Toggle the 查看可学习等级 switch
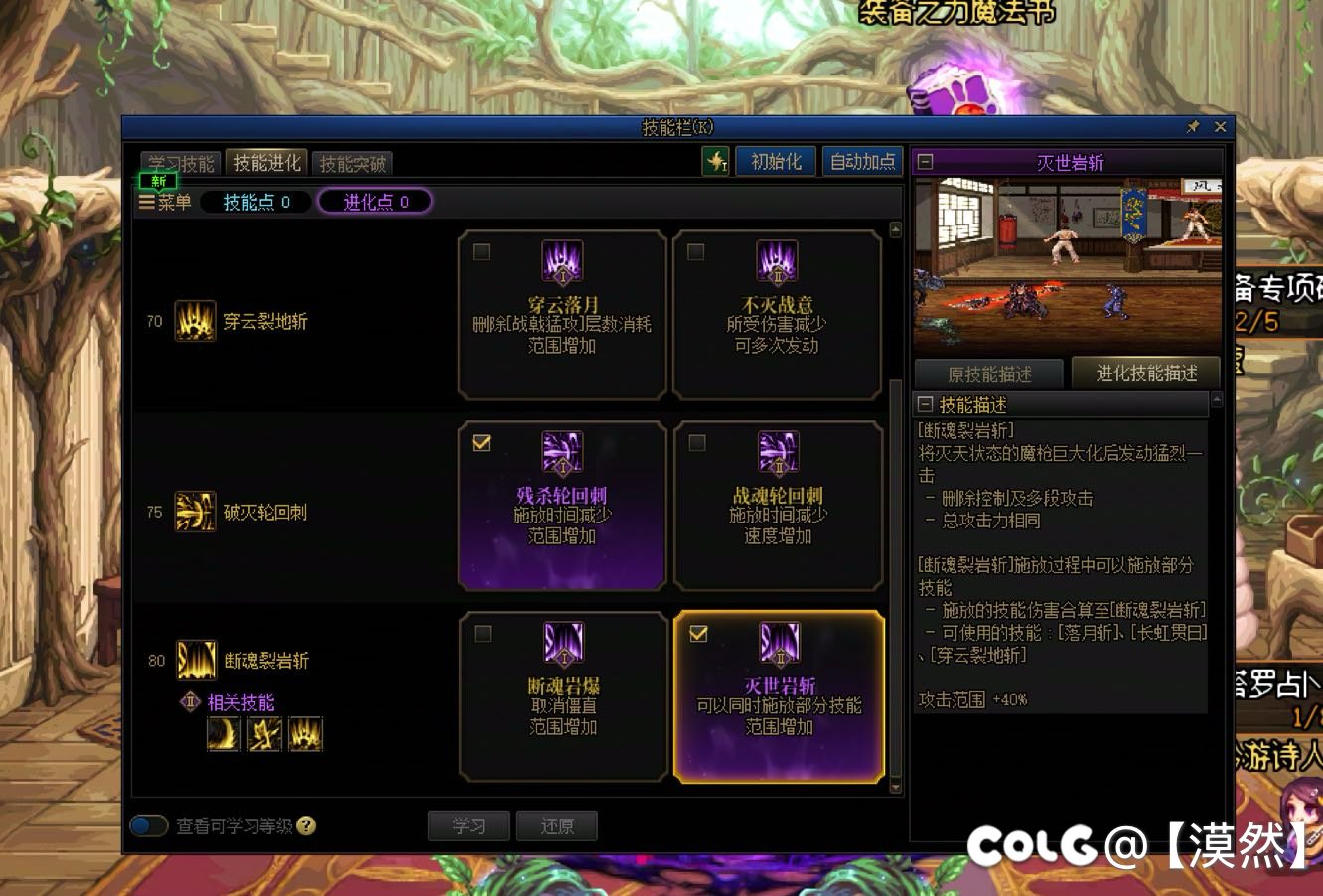This screenshot has width=1323, height=896. [x=149, y=825]
